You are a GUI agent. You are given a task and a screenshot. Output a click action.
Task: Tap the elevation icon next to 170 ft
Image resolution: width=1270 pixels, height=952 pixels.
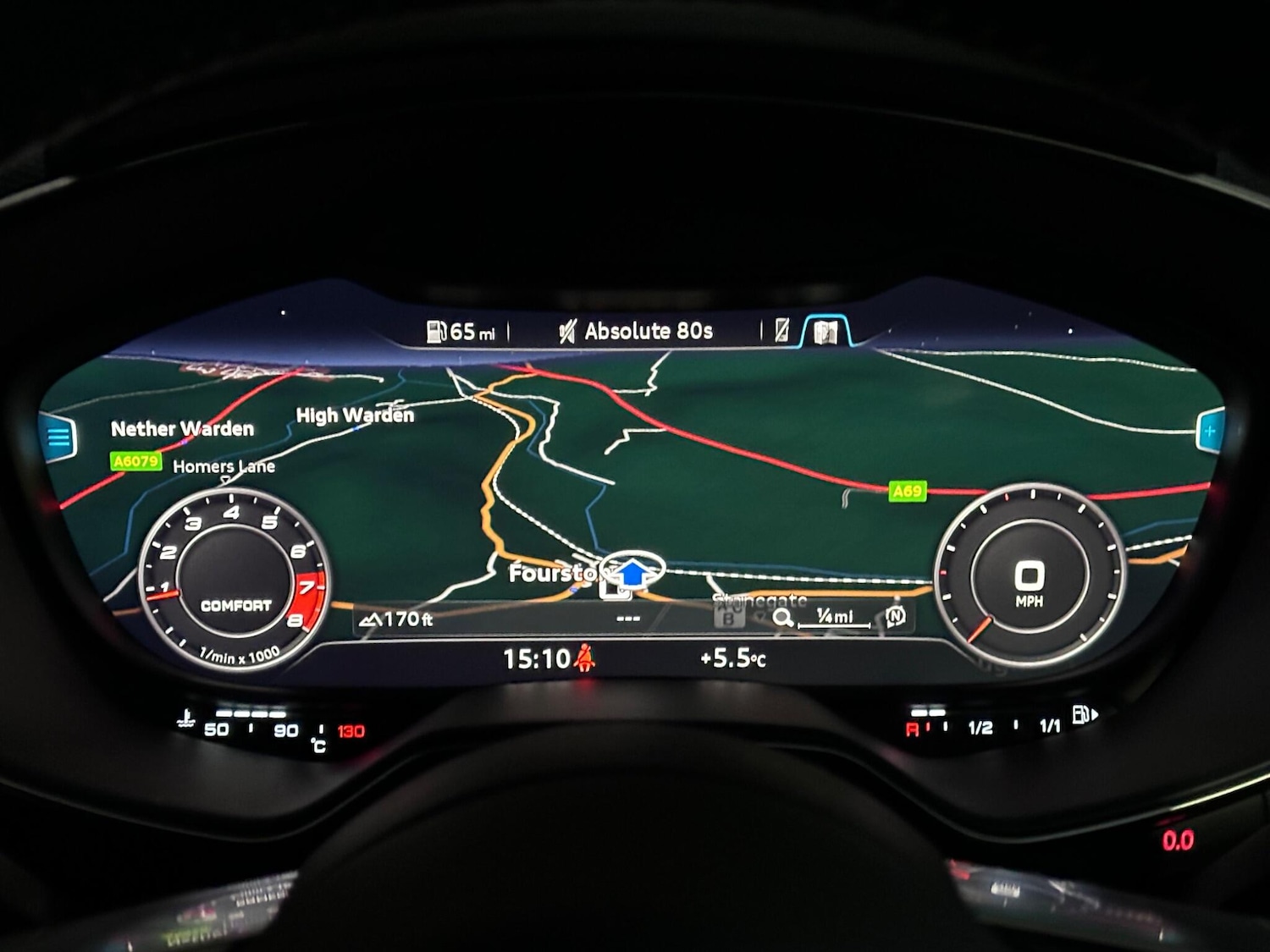click(x=371, y=618)
